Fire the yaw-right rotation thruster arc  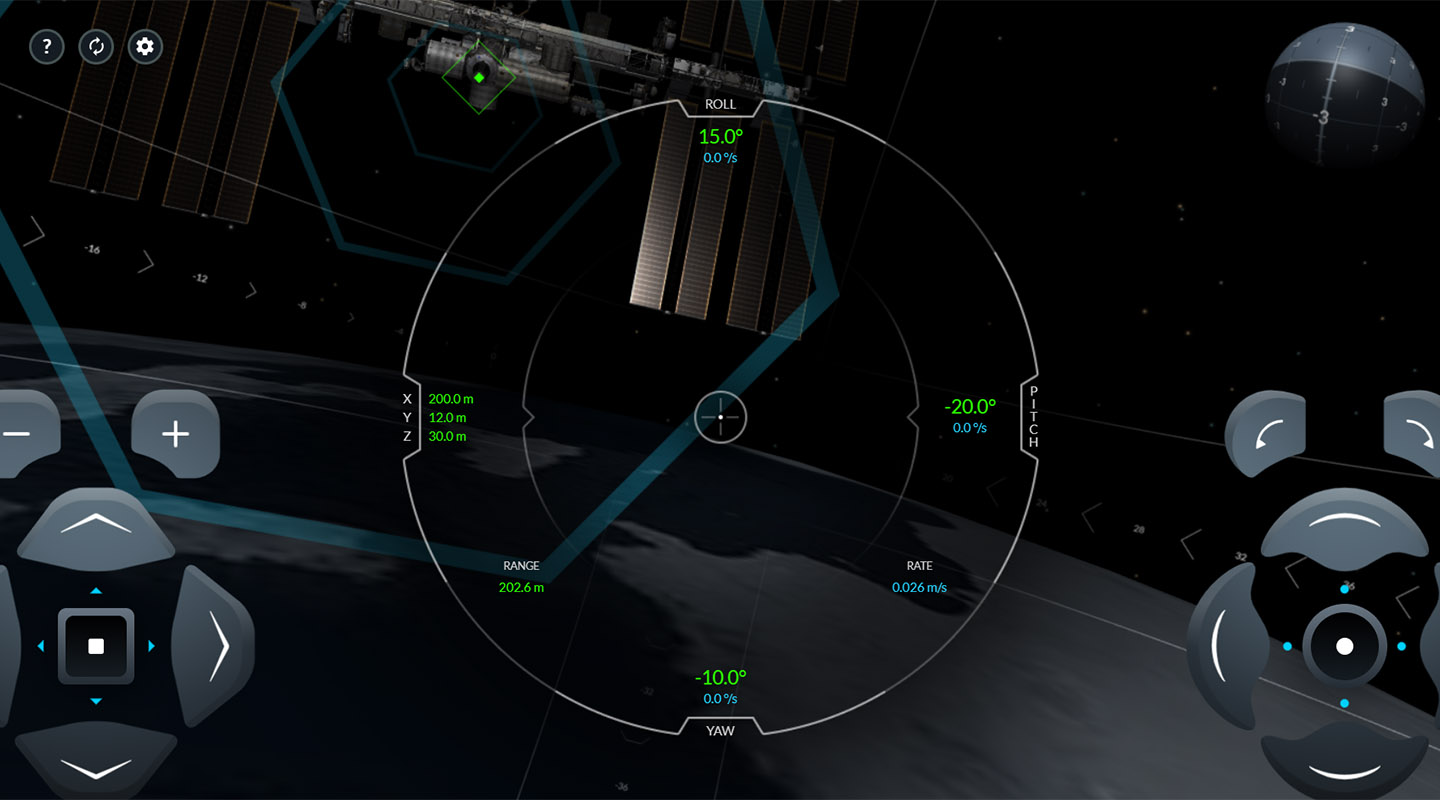[x=1432, y=645]
